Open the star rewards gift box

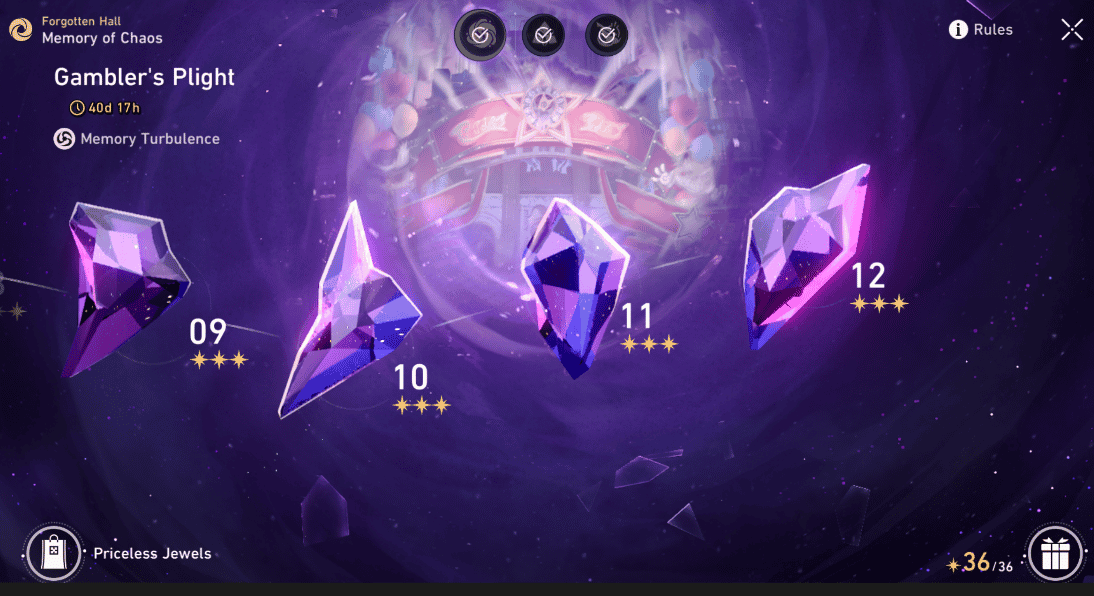tap(1055, 553)
